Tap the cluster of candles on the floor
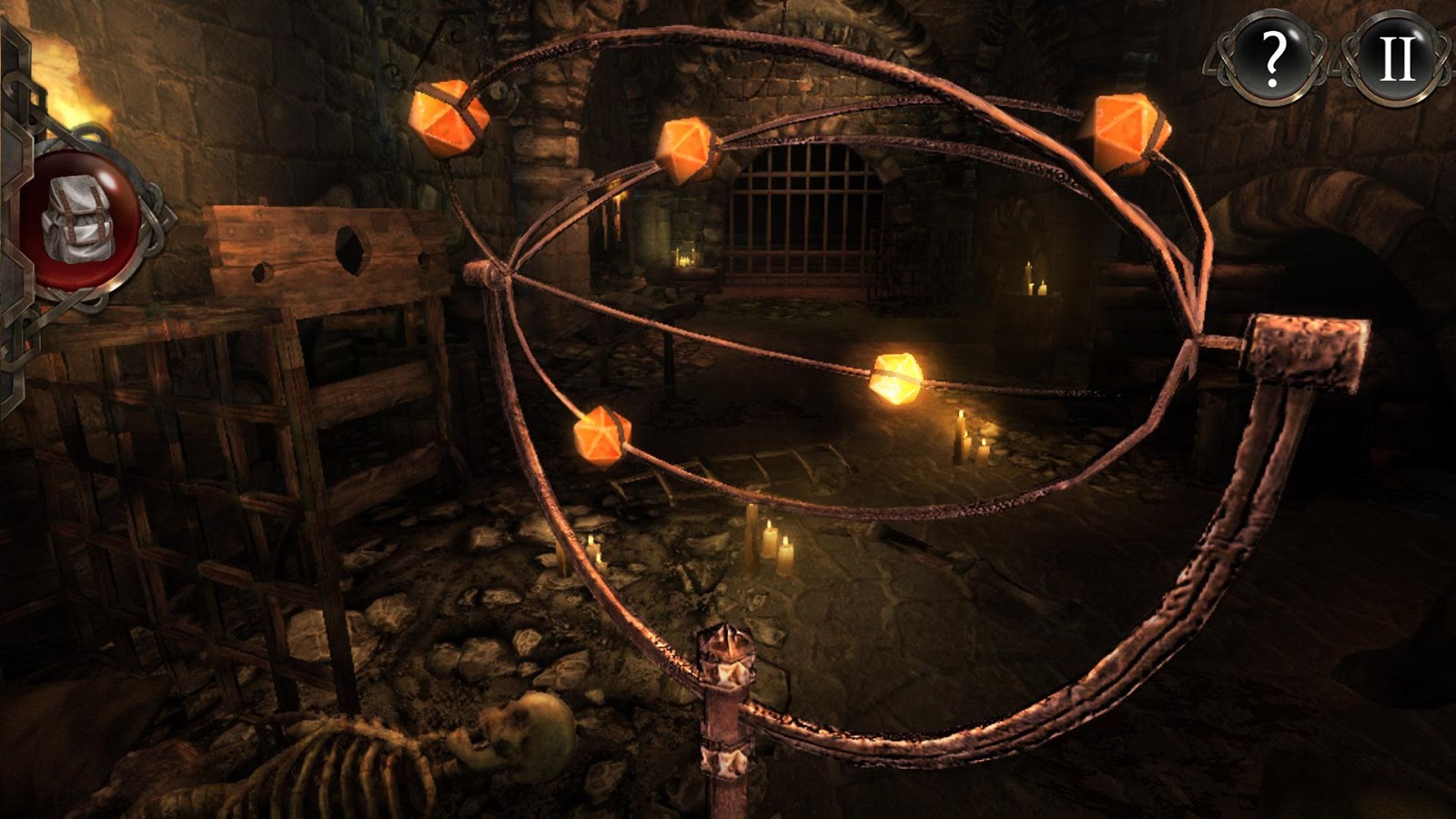 pyautogui.click(x=769, y=546)
